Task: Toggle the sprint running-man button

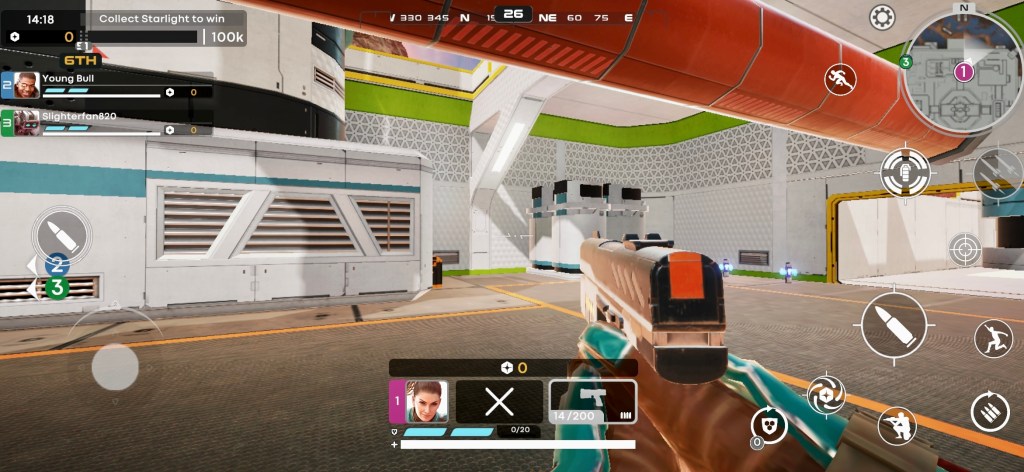Action: point(840,79)
